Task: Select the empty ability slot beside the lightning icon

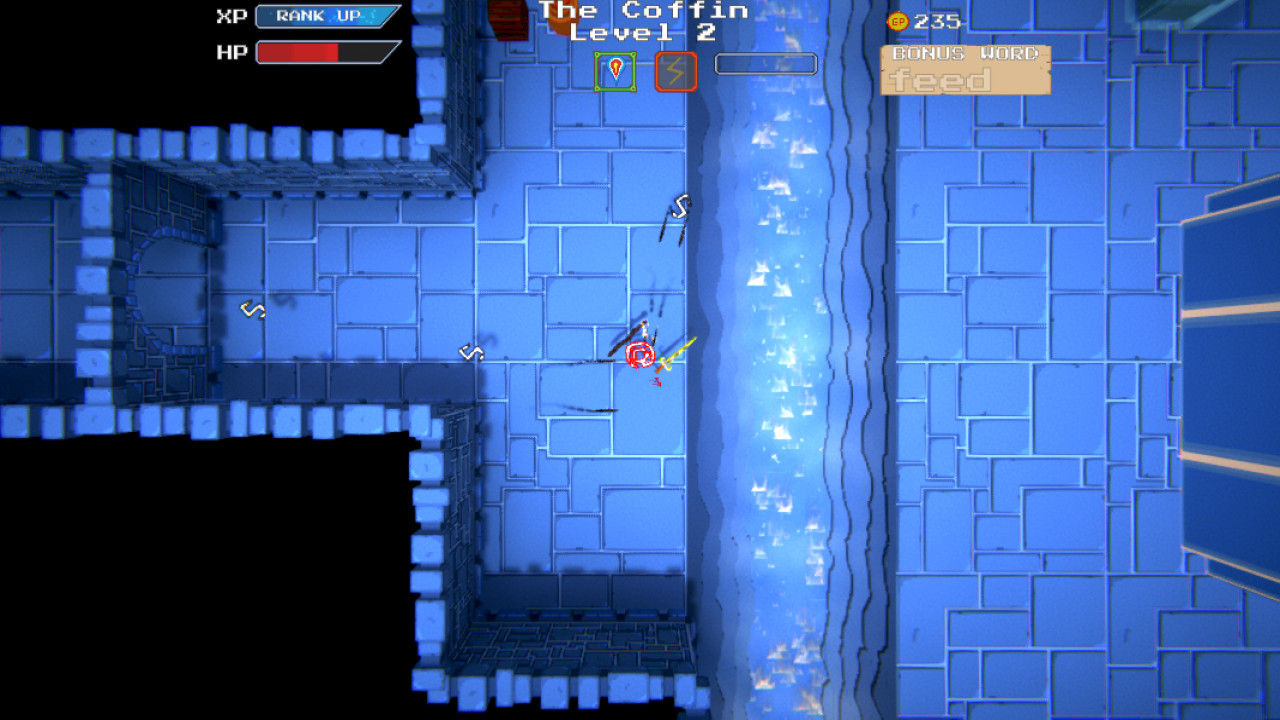Action: pos(765,64)
